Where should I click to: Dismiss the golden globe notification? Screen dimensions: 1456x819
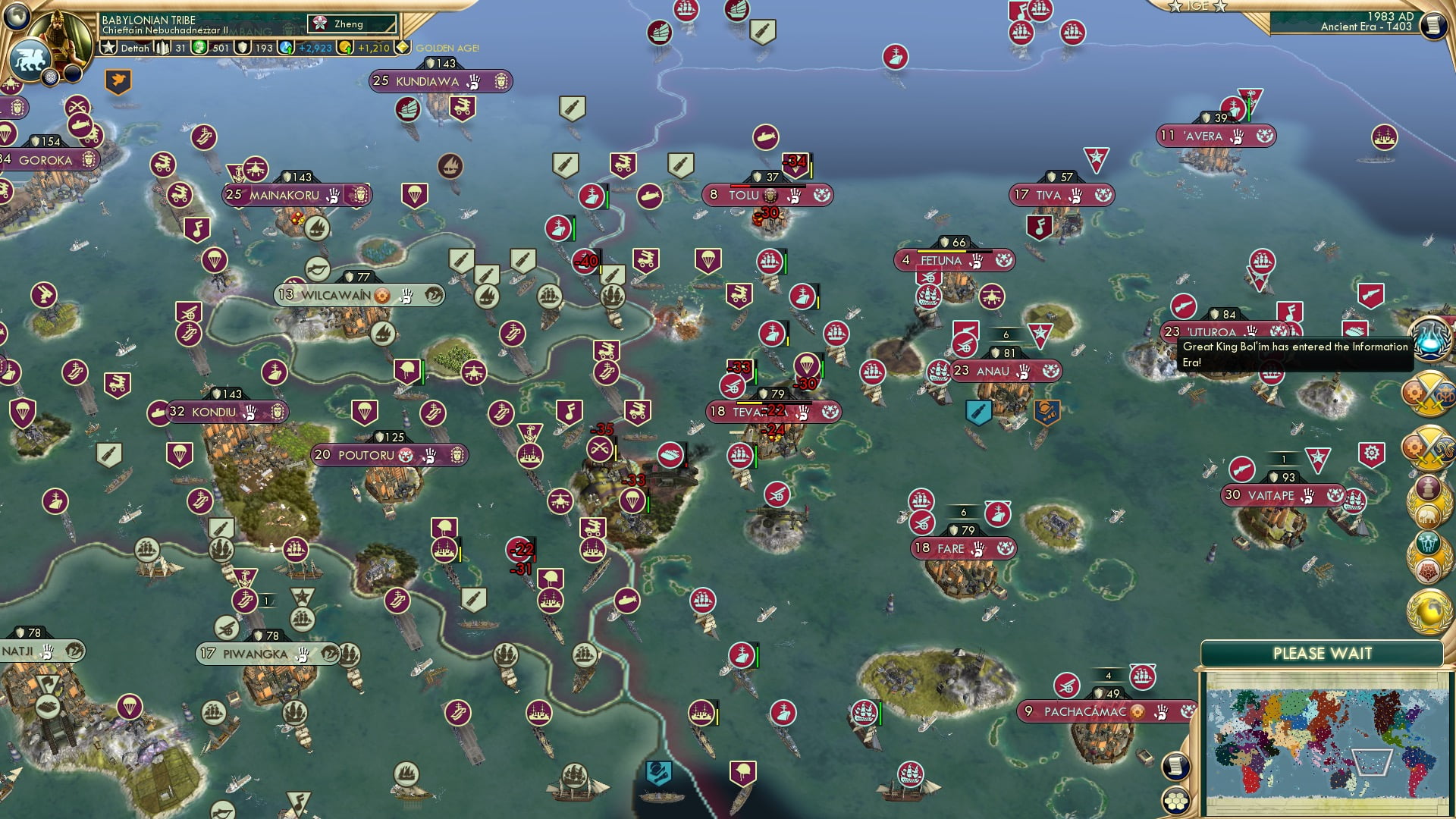point(1429,612)
